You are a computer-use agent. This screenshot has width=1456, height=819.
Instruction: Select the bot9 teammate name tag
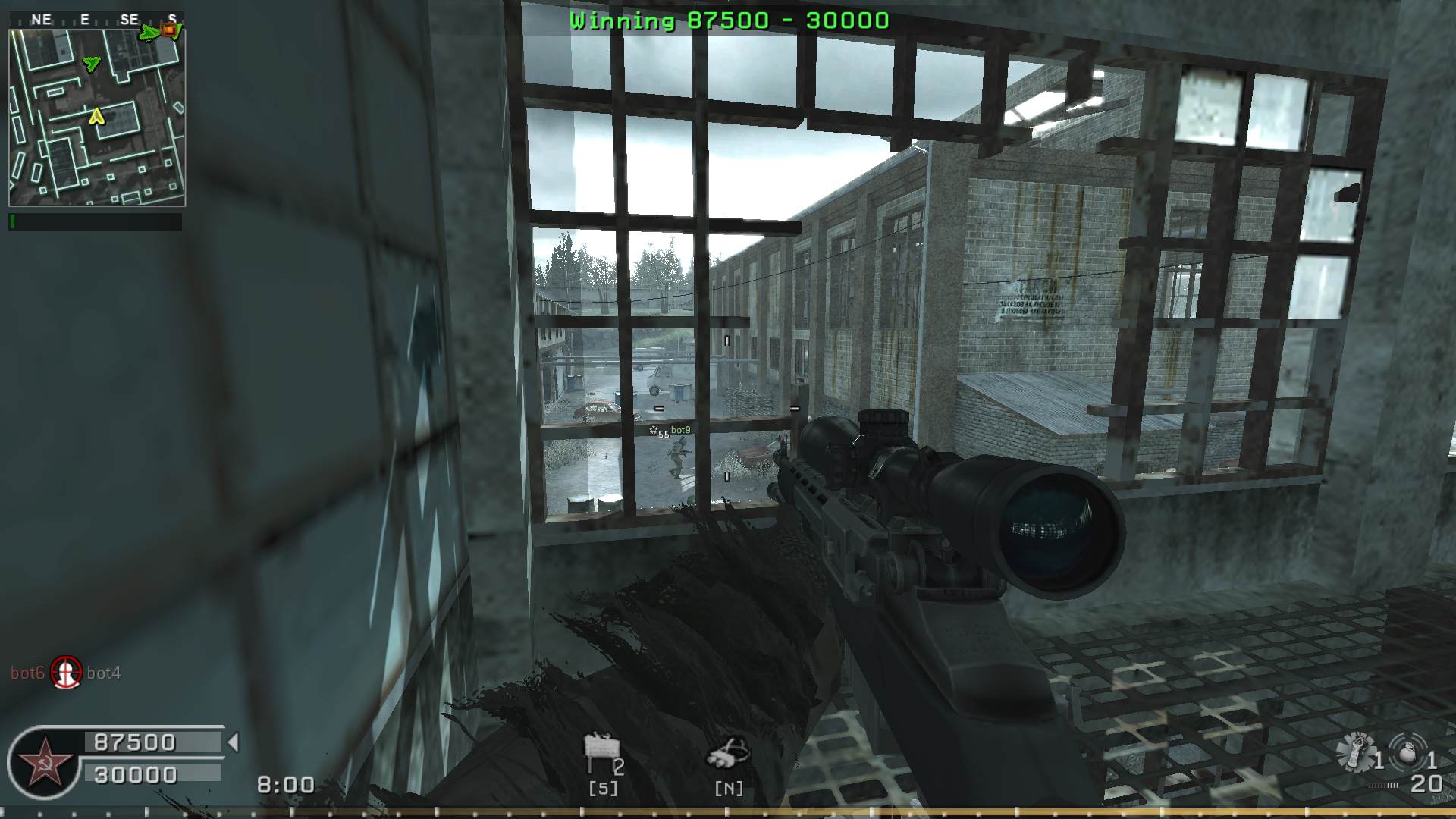(x=680, y=430)
